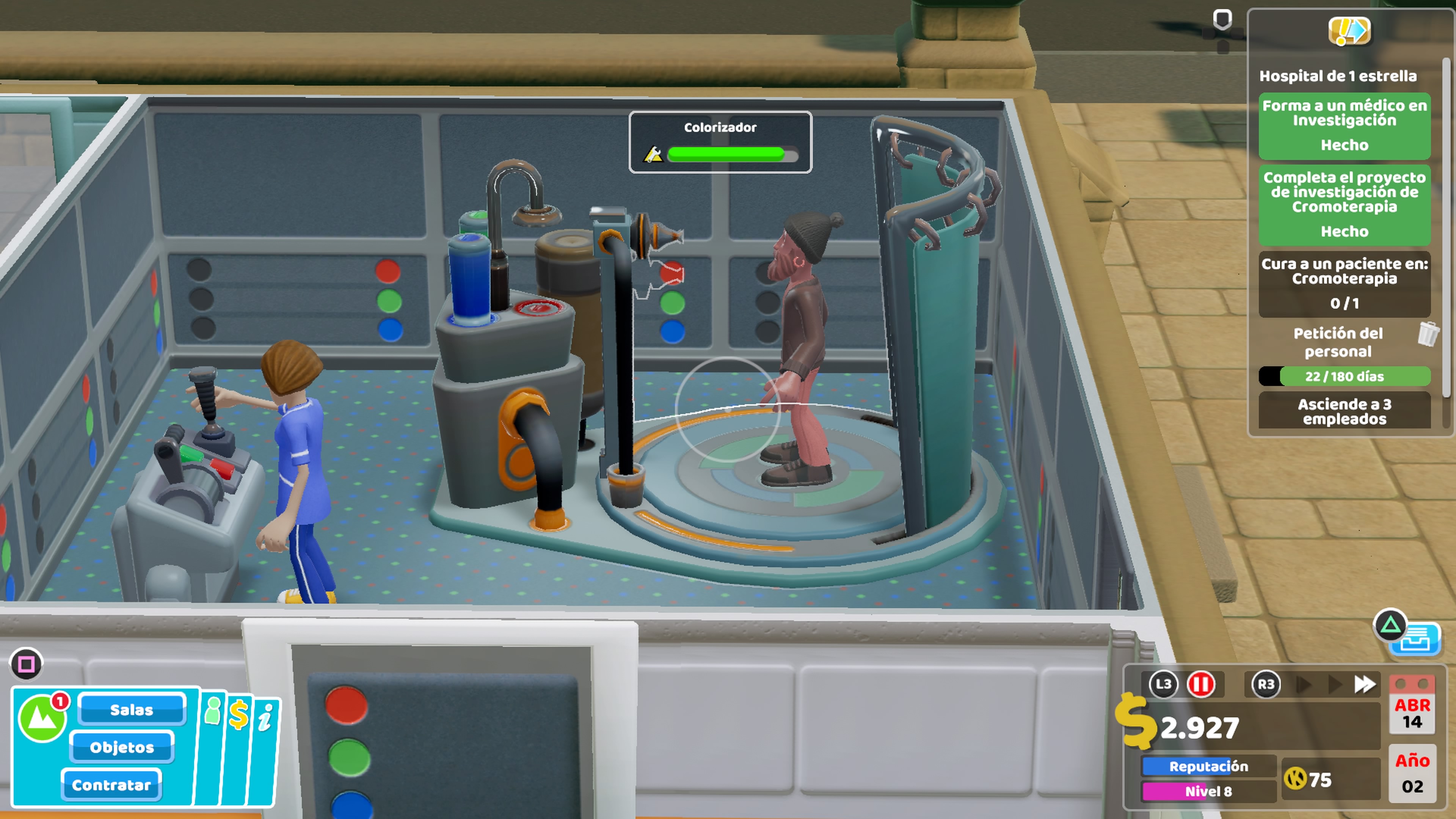Open the information 'i' card
This screenshot has width=1456, height=819.
click(x=265, y=718)
